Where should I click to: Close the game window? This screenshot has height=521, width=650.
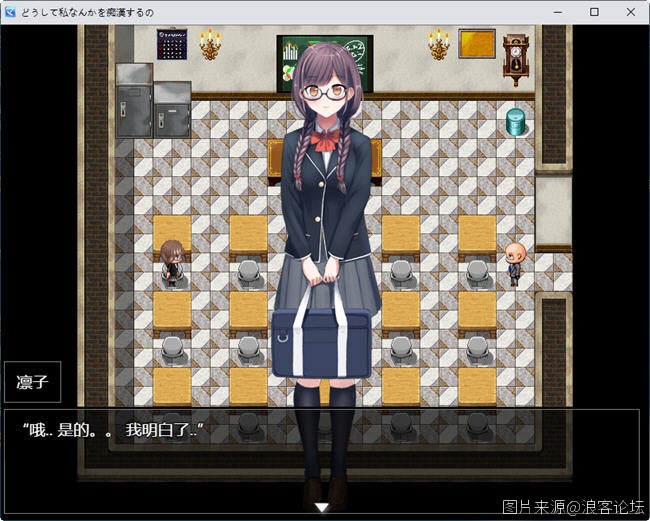click(627, 12)
